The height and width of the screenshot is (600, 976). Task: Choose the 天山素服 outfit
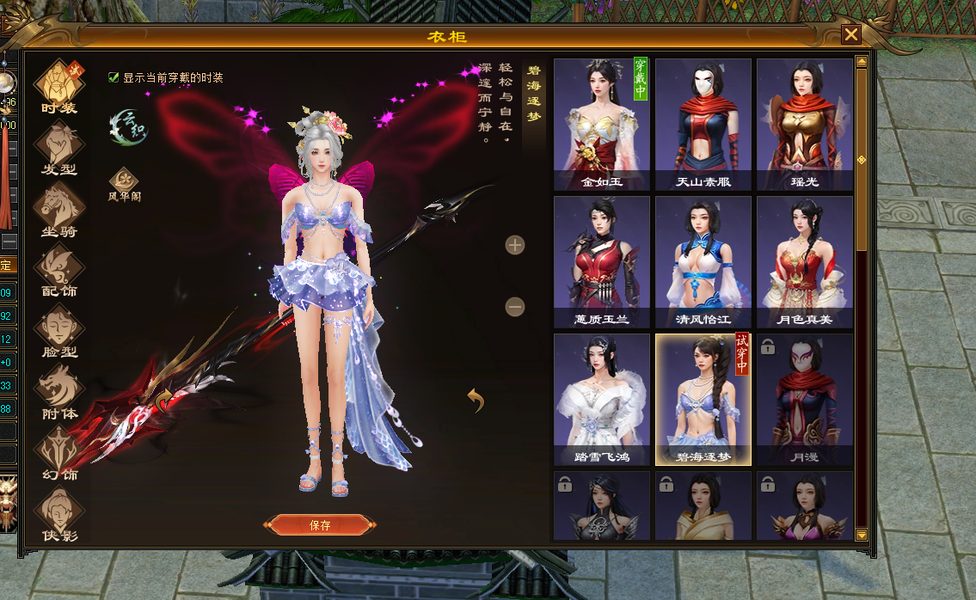click(702, 123)
